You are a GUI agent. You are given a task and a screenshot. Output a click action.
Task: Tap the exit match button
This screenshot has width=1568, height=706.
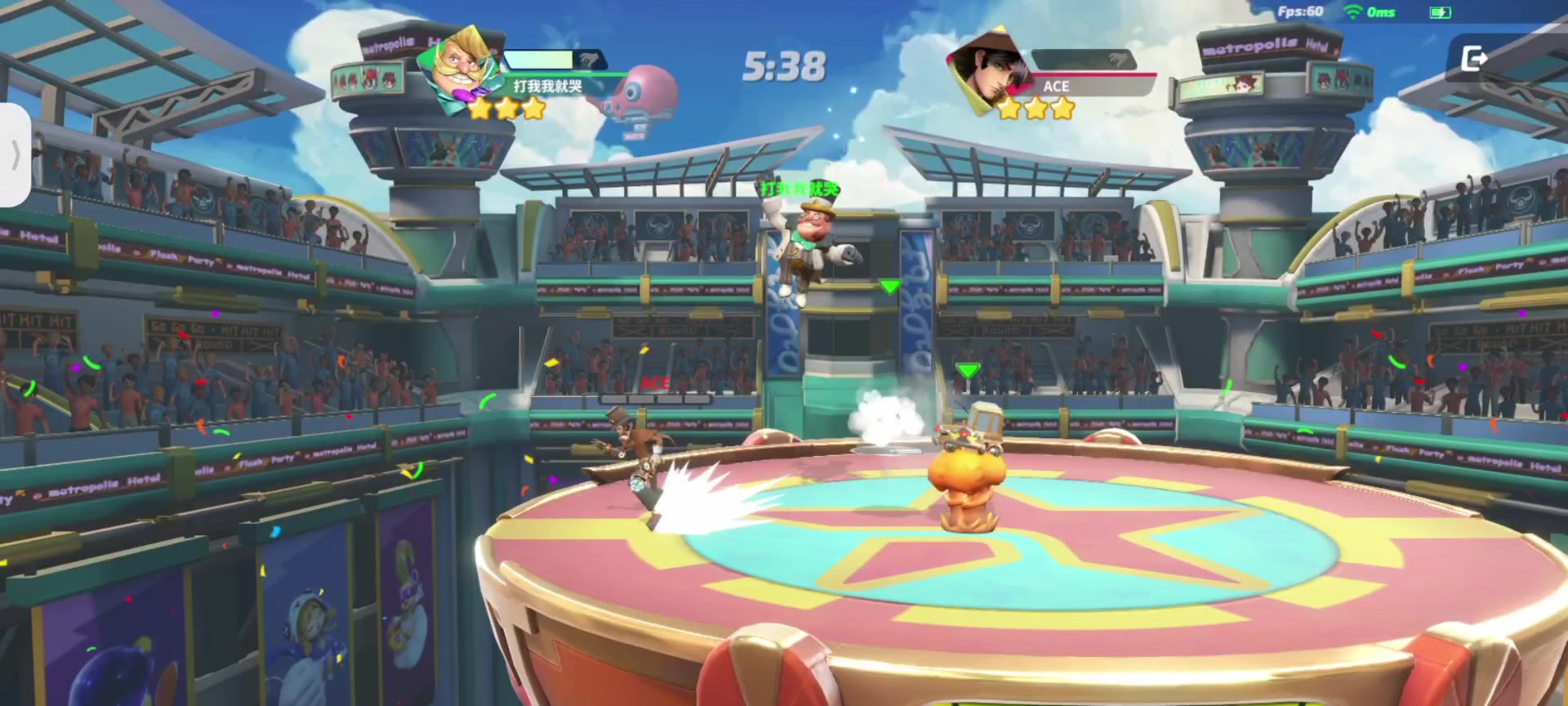(1473, 59)
